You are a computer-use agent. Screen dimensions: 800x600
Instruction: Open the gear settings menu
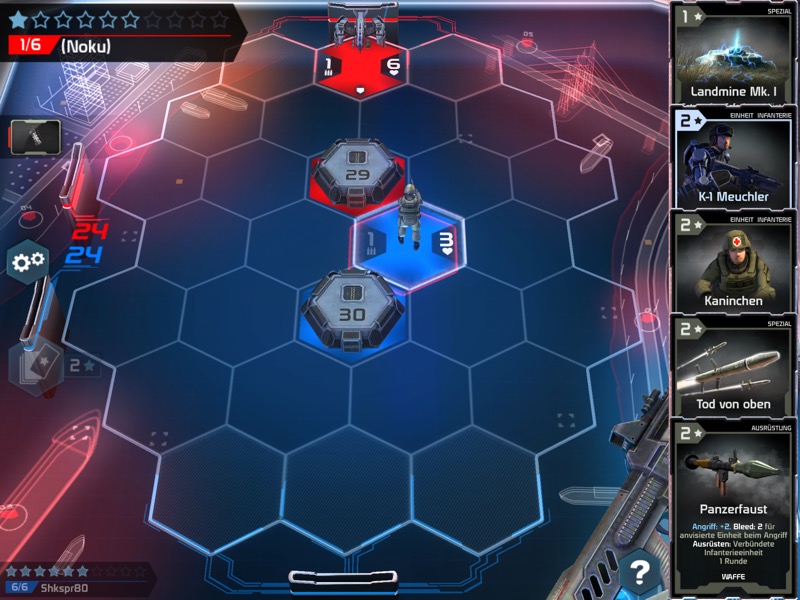pos(27,262)
